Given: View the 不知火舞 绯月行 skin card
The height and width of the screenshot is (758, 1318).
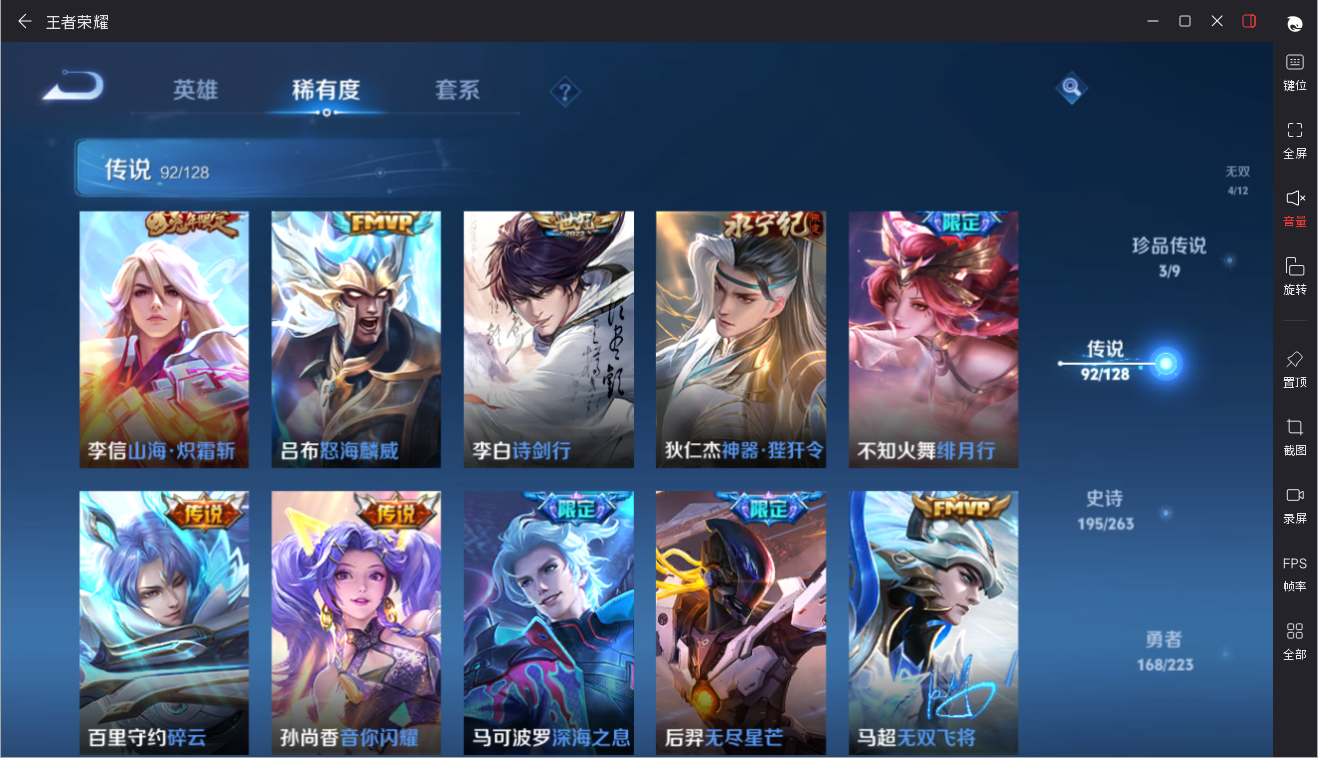Looking at the screenshot, I should coord(933,339).
